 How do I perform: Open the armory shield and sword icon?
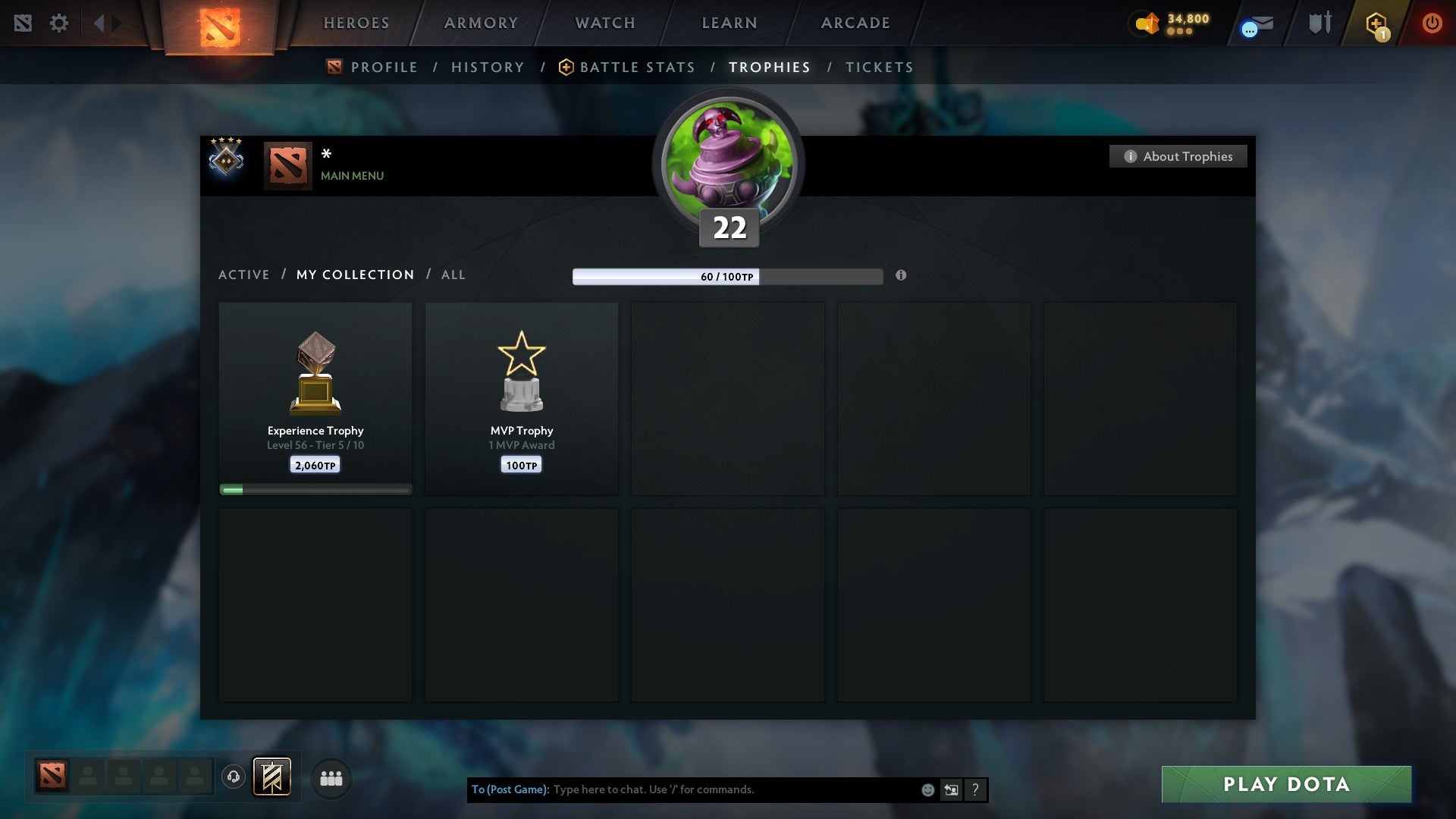1319,24
